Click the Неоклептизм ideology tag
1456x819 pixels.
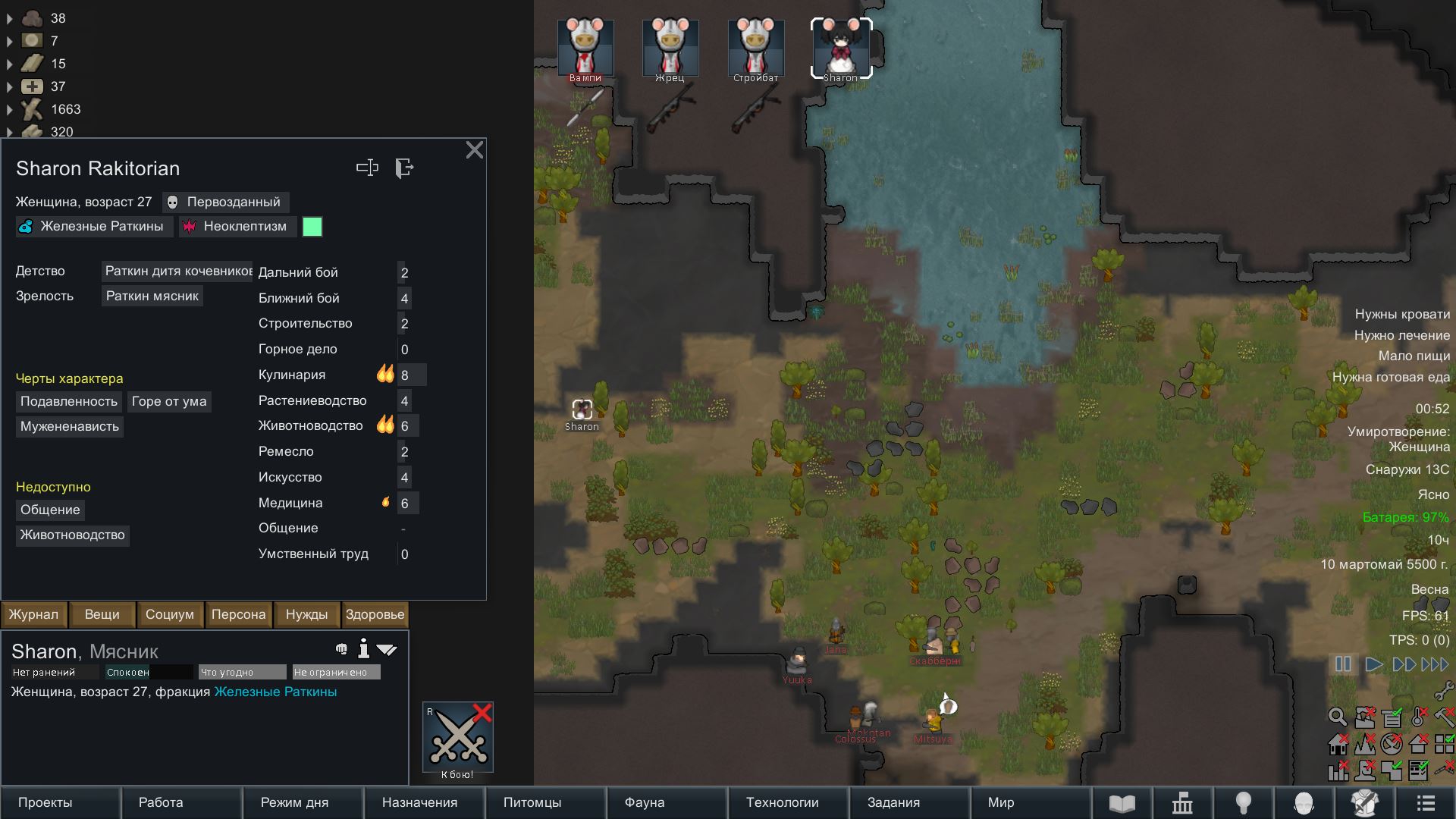[237, 227]
